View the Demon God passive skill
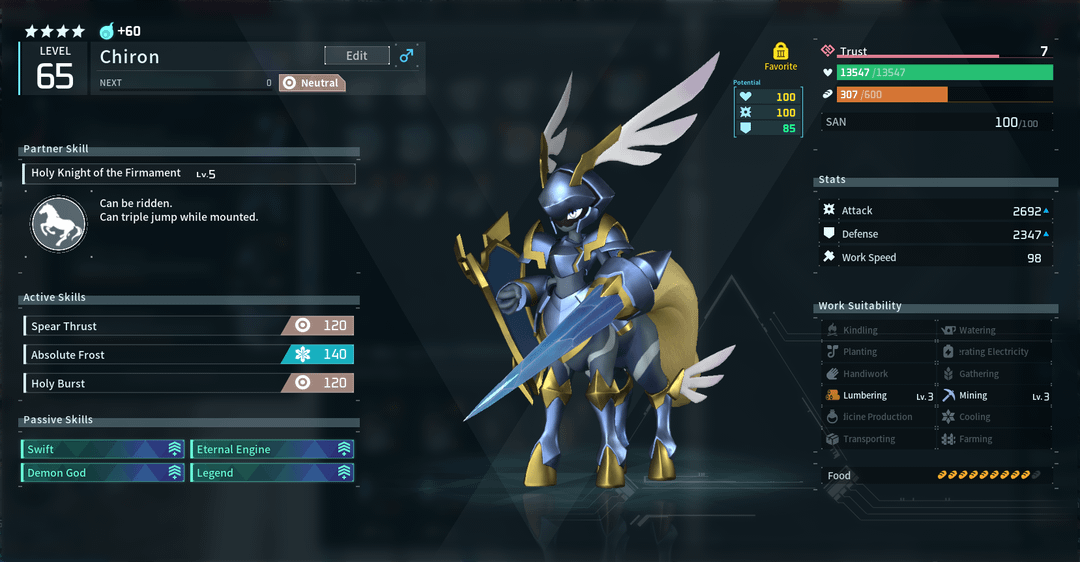 click(103, 473)
